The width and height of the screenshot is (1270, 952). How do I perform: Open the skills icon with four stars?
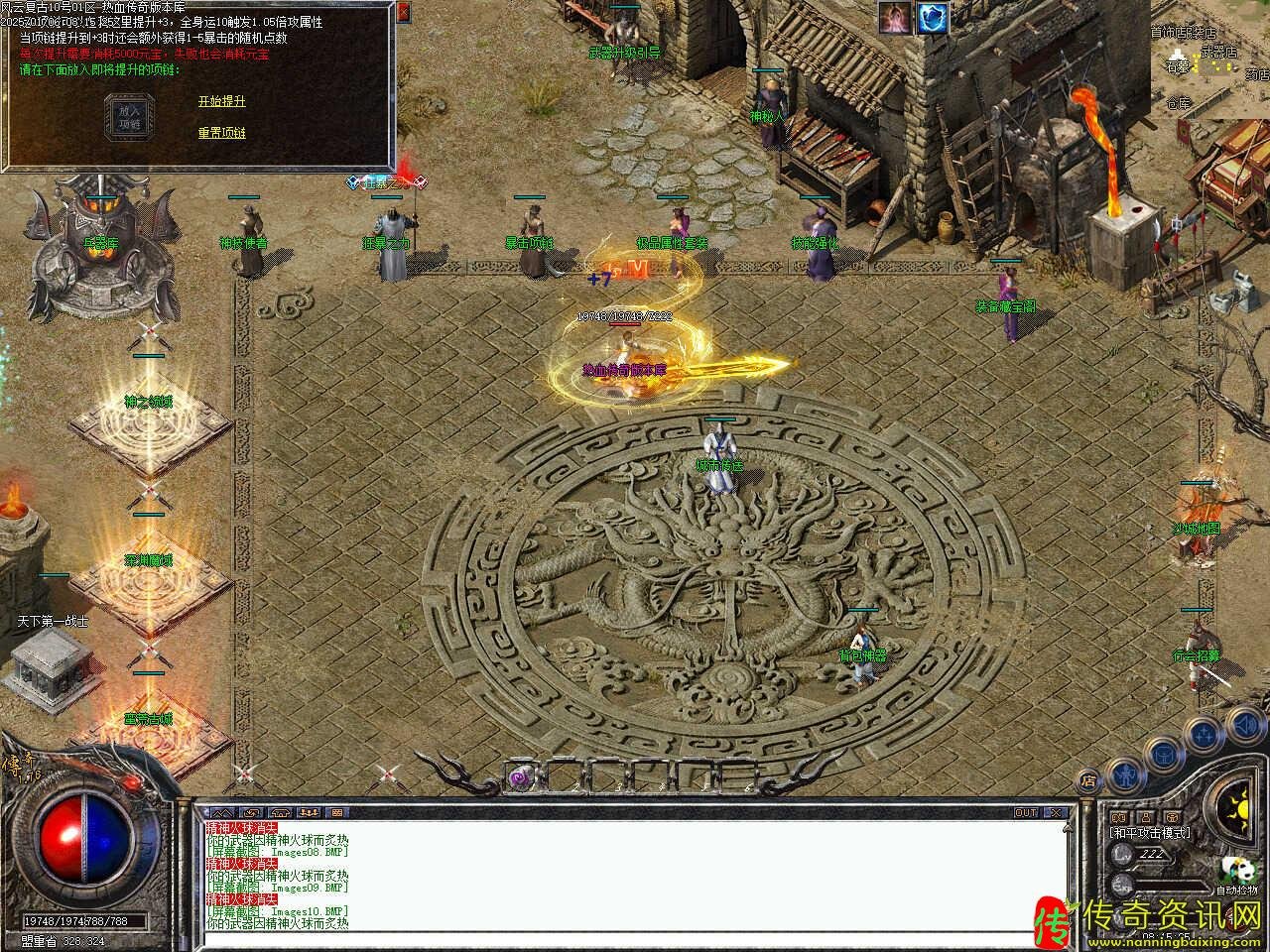click(x=1203, y=735)
